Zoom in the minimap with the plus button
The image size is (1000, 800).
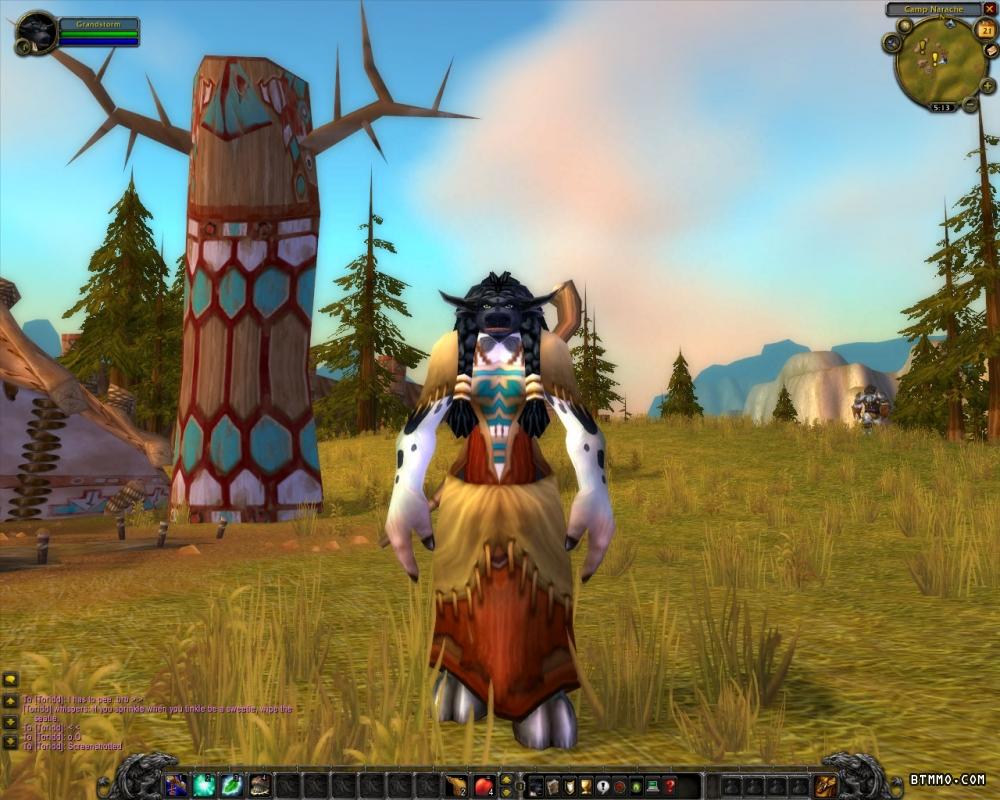(987, 86)
